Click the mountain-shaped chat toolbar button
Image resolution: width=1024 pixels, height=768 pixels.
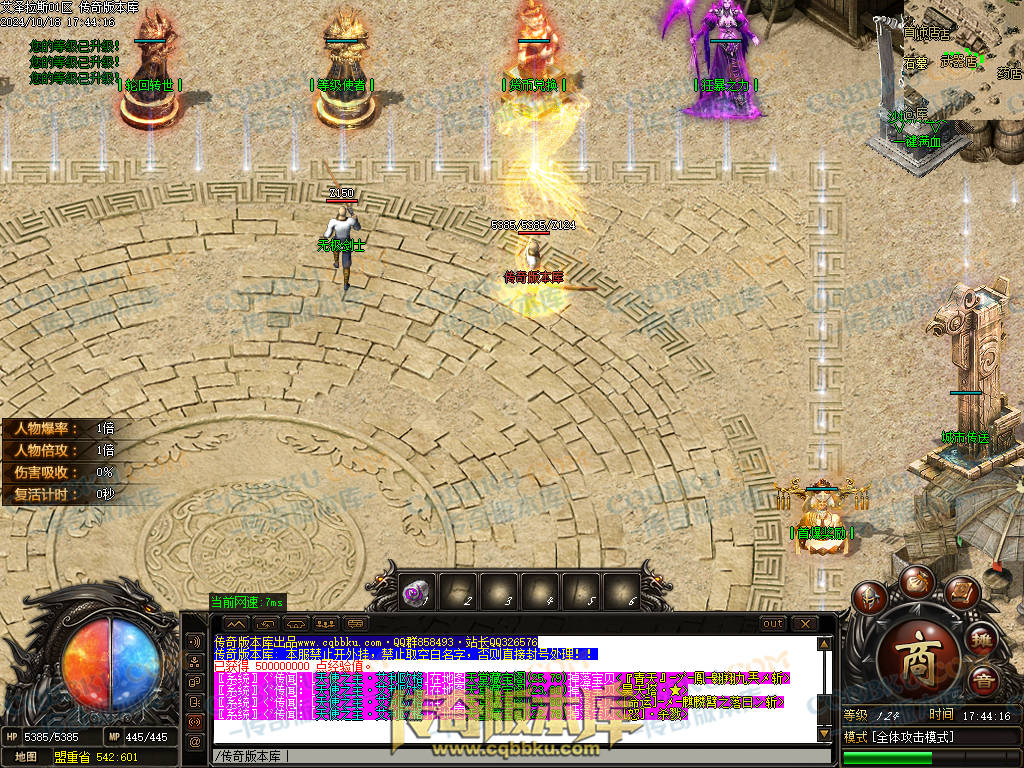(238, 624)
